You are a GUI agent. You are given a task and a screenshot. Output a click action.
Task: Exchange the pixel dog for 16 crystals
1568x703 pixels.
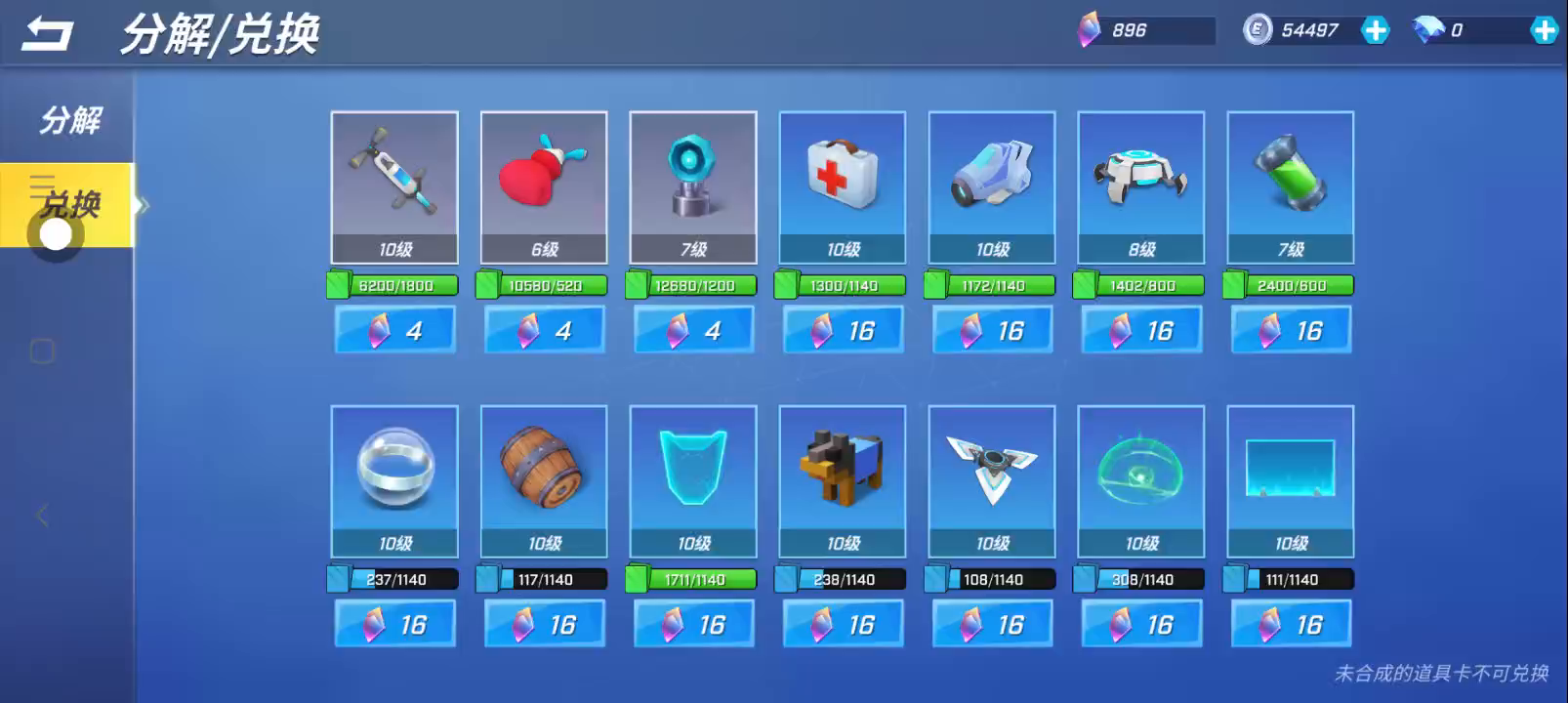tap(843, 624)
